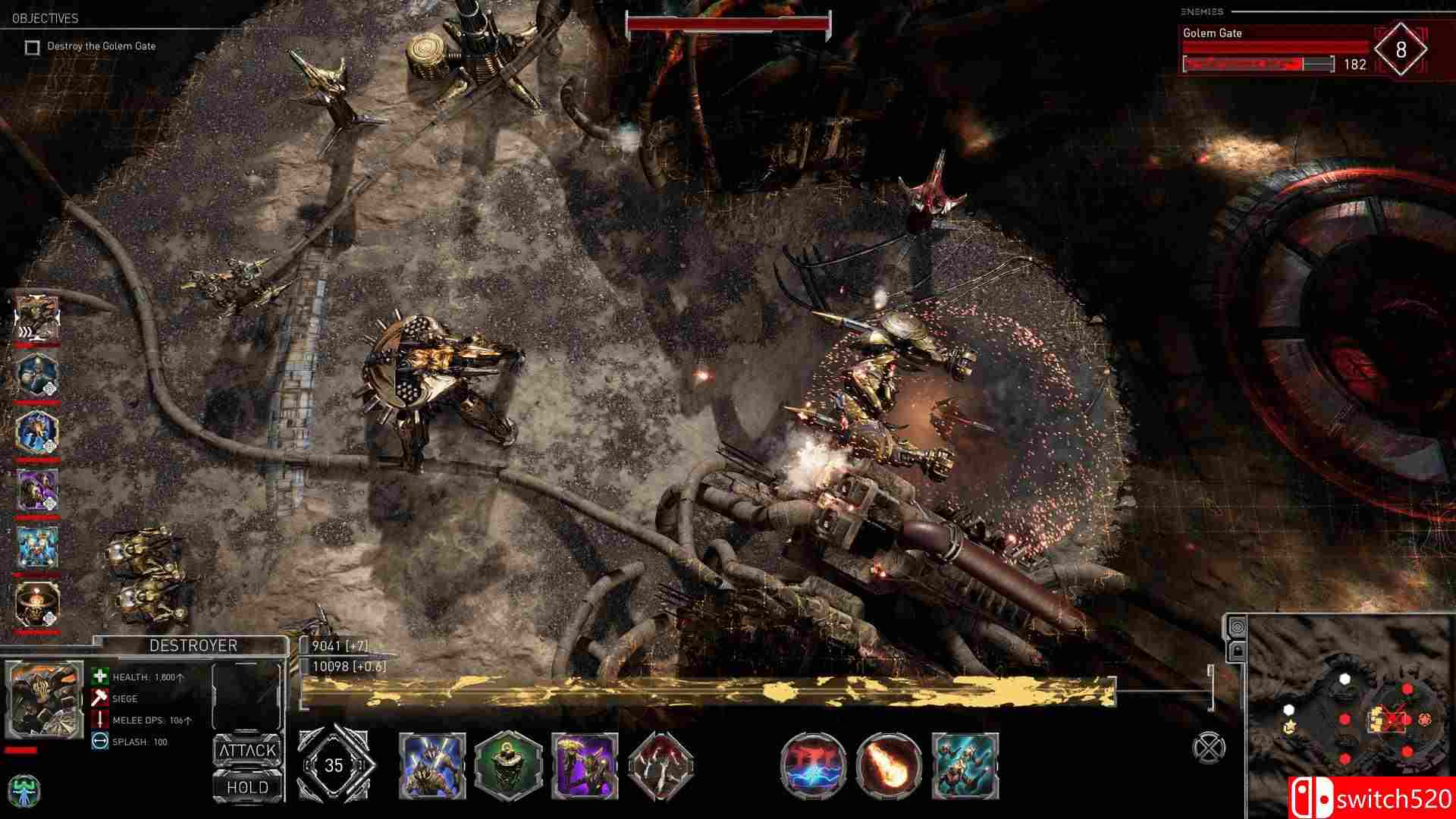The height and width of the screenshot is (819, 1456).
Task: Toggle HOLD stance for the Destroyer
Action: click(x=248, y=788)
